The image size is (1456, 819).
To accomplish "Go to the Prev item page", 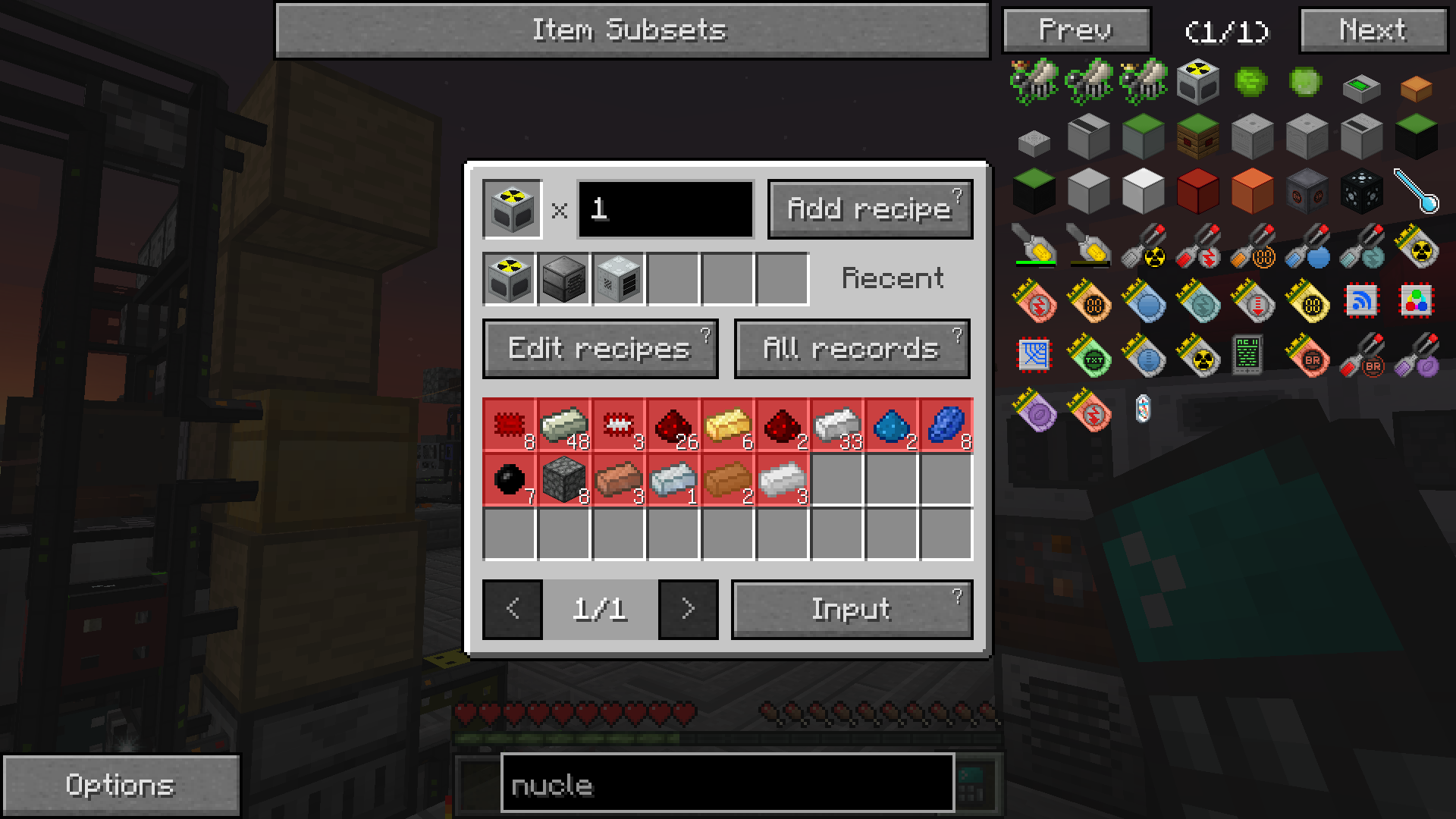I will pyautogui.click(x=1076, y=30).
